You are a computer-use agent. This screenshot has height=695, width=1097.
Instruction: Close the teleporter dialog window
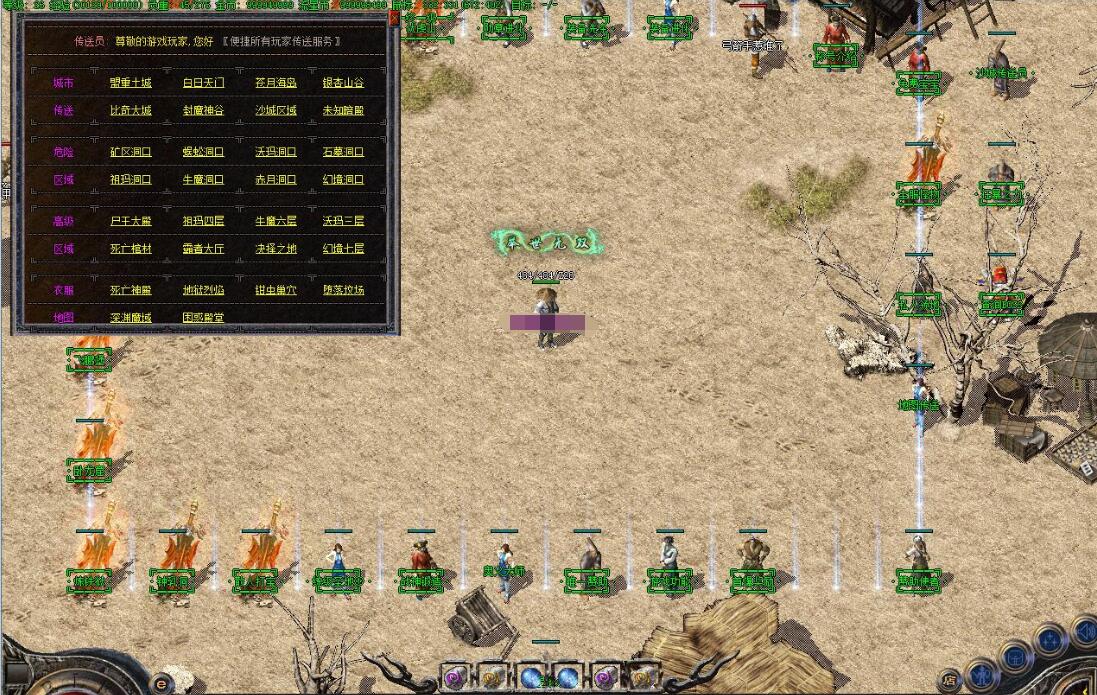point(393,18)
